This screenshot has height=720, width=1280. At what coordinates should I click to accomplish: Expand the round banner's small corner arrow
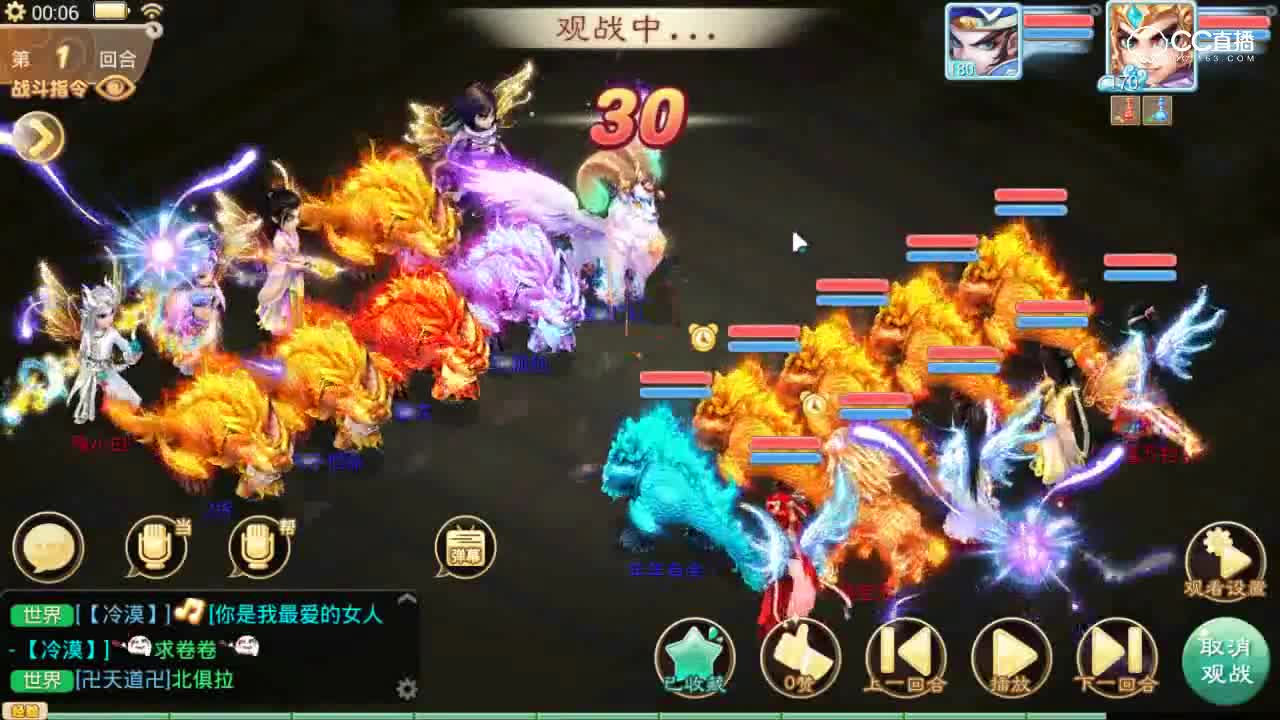coord(152,32)
